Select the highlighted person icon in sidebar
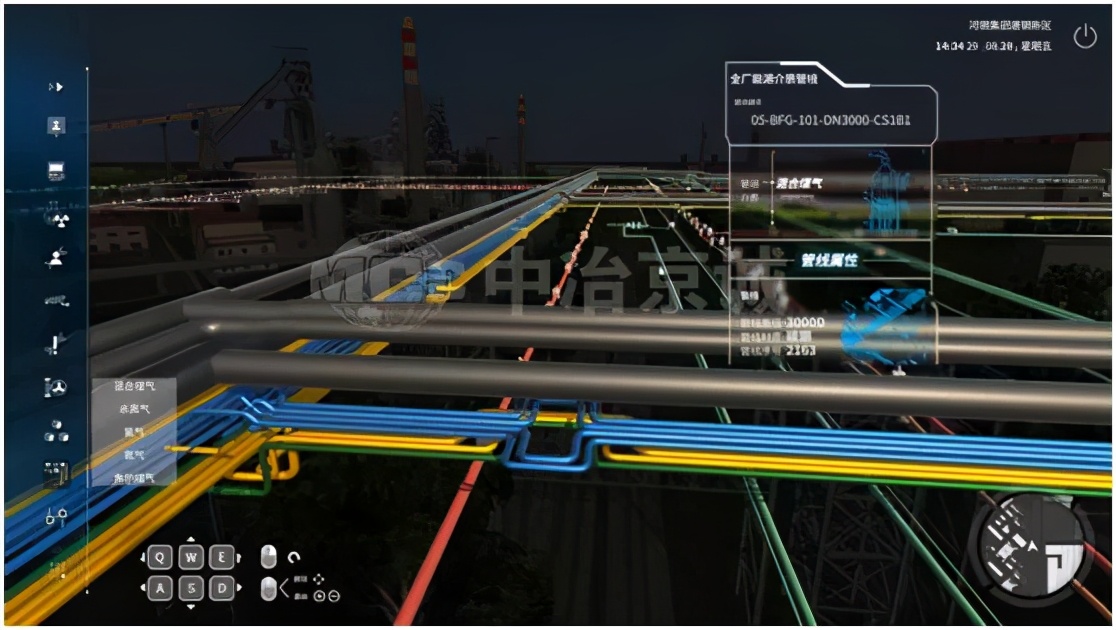The image size is (1116, 630). [56, 126]
